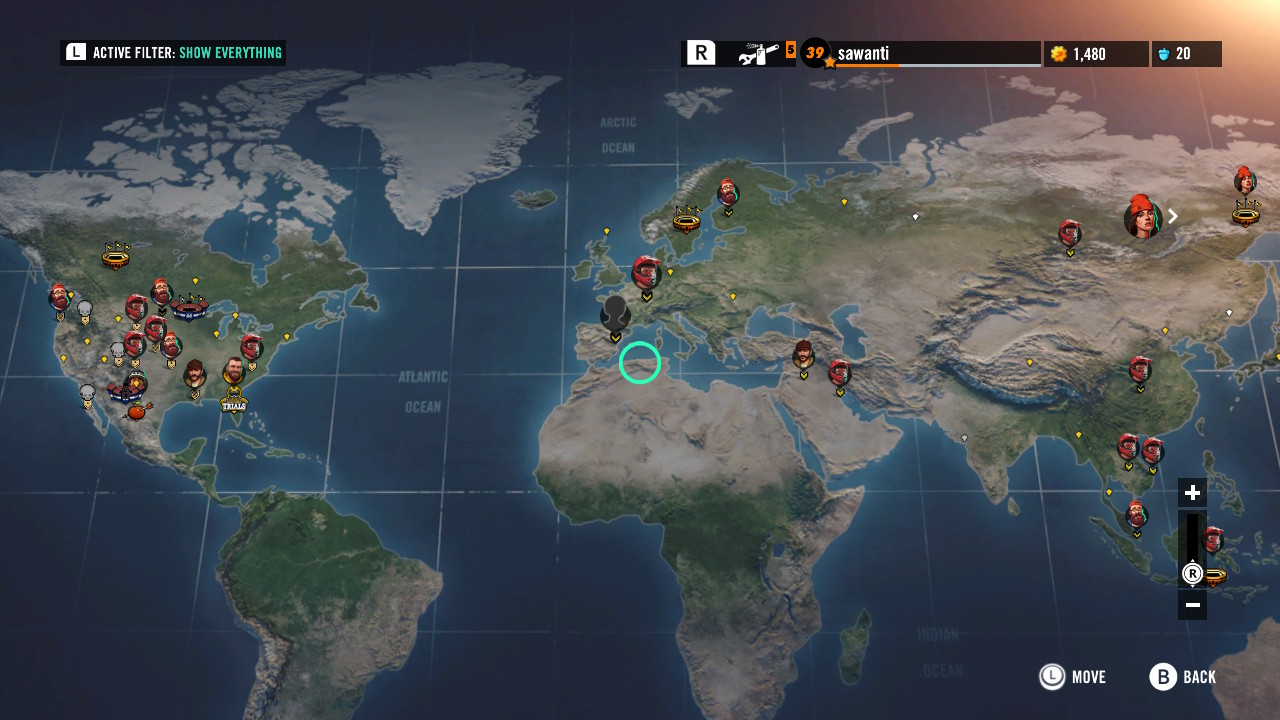The height and width of the screenshot is (720, 1280).
Task: Choose the apple with arrow marker in Mexico
Action: 138,409
